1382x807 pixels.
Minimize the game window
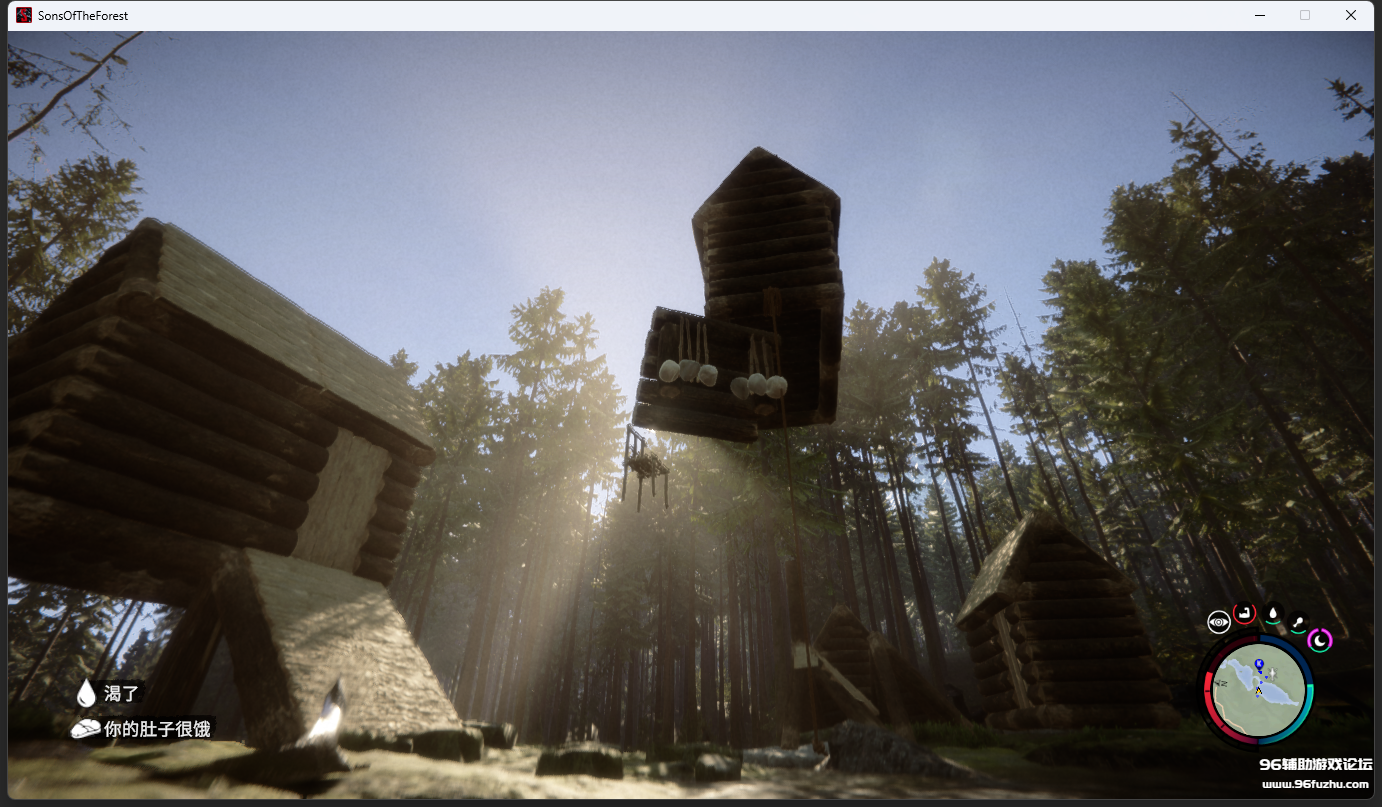click(1260, 15)
